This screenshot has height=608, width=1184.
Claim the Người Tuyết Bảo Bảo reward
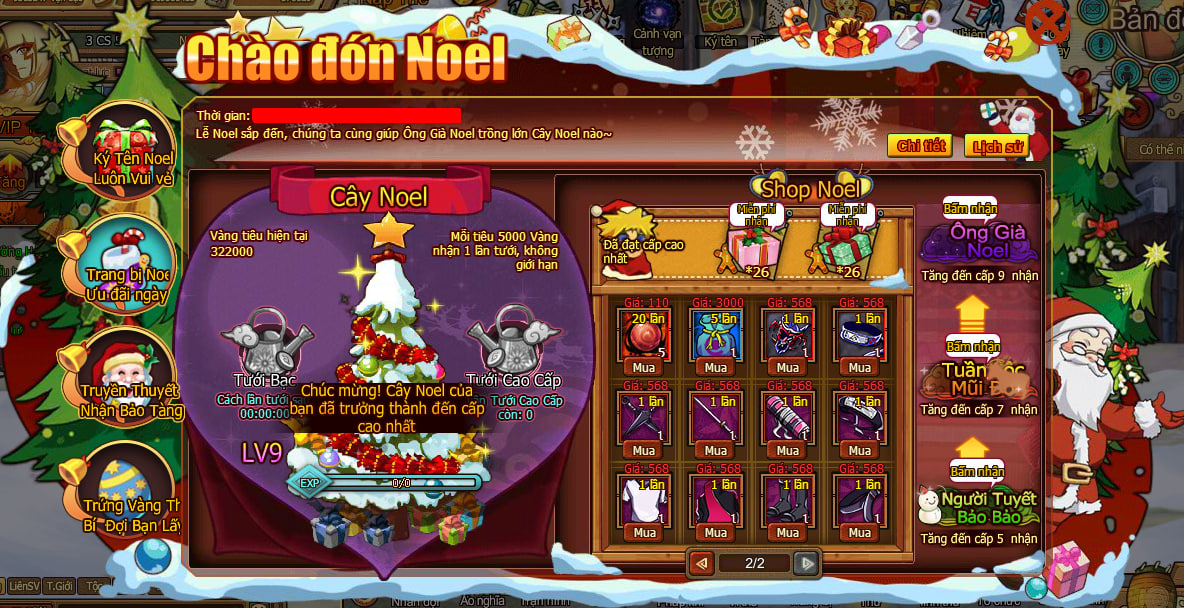(976, 471)
